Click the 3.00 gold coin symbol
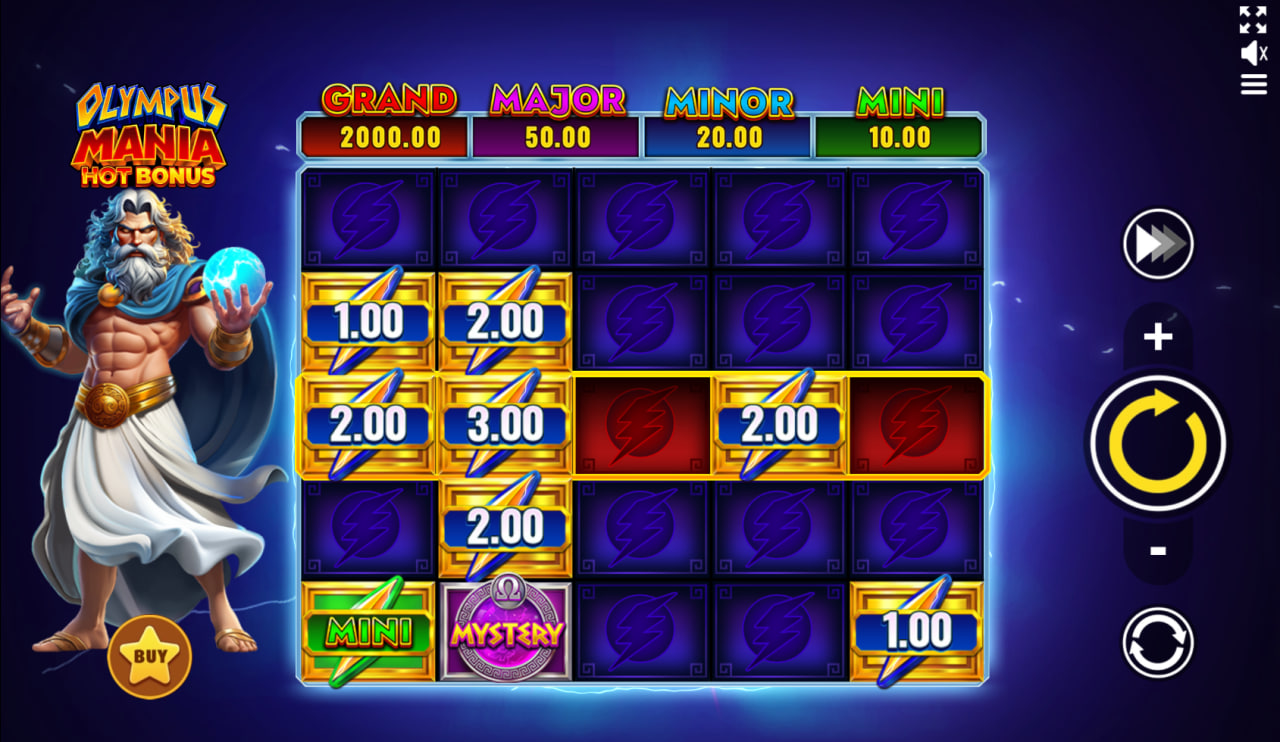The width and height of the screenshot is (1280, 742). (504, 423)
